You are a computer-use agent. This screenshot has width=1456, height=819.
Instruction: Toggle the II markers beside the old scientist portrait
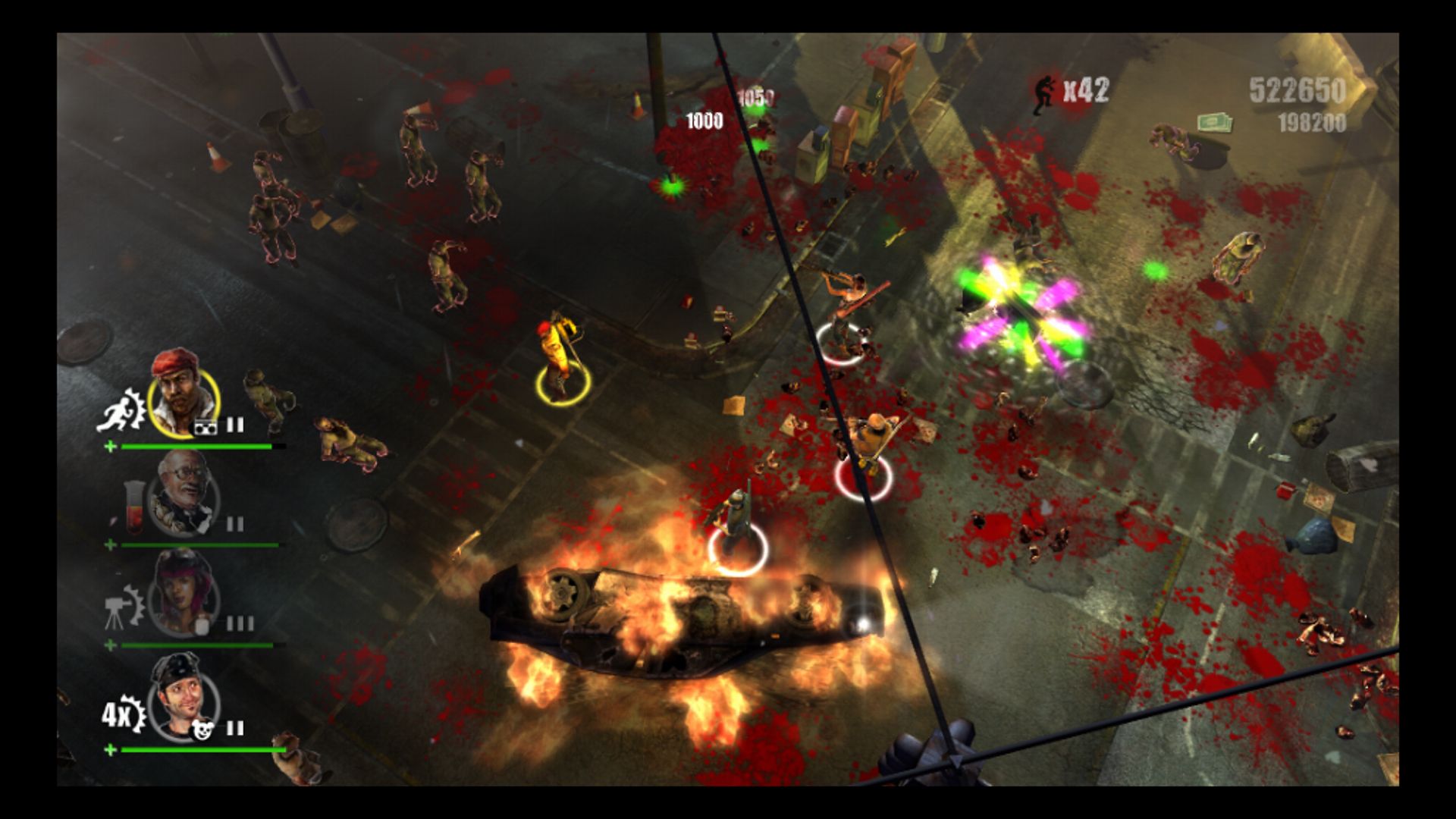click(x=234, y=522)
